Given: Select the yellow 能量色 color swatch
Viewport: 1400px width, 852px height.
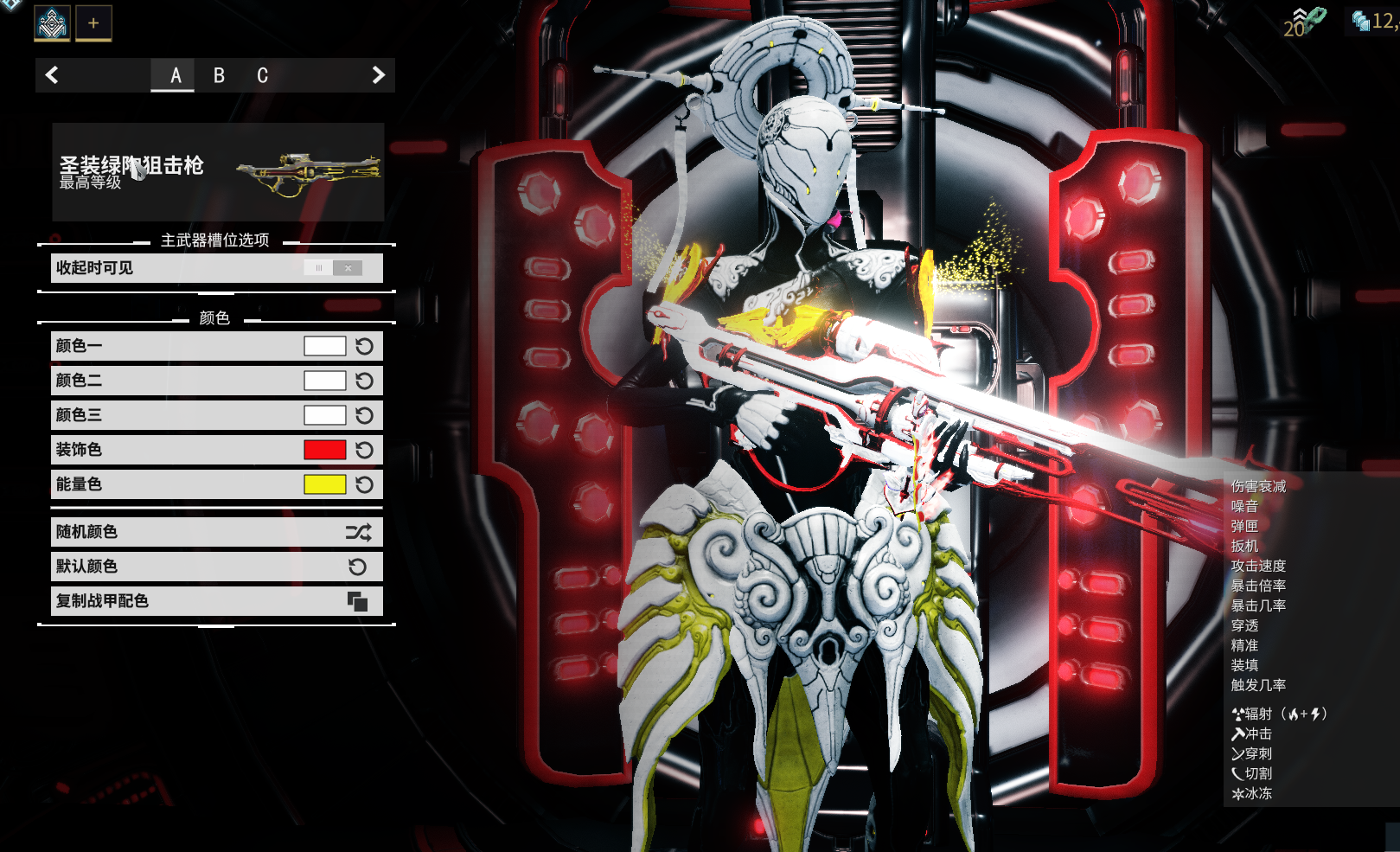Looking at the screenshot, I should click(324, 484).
